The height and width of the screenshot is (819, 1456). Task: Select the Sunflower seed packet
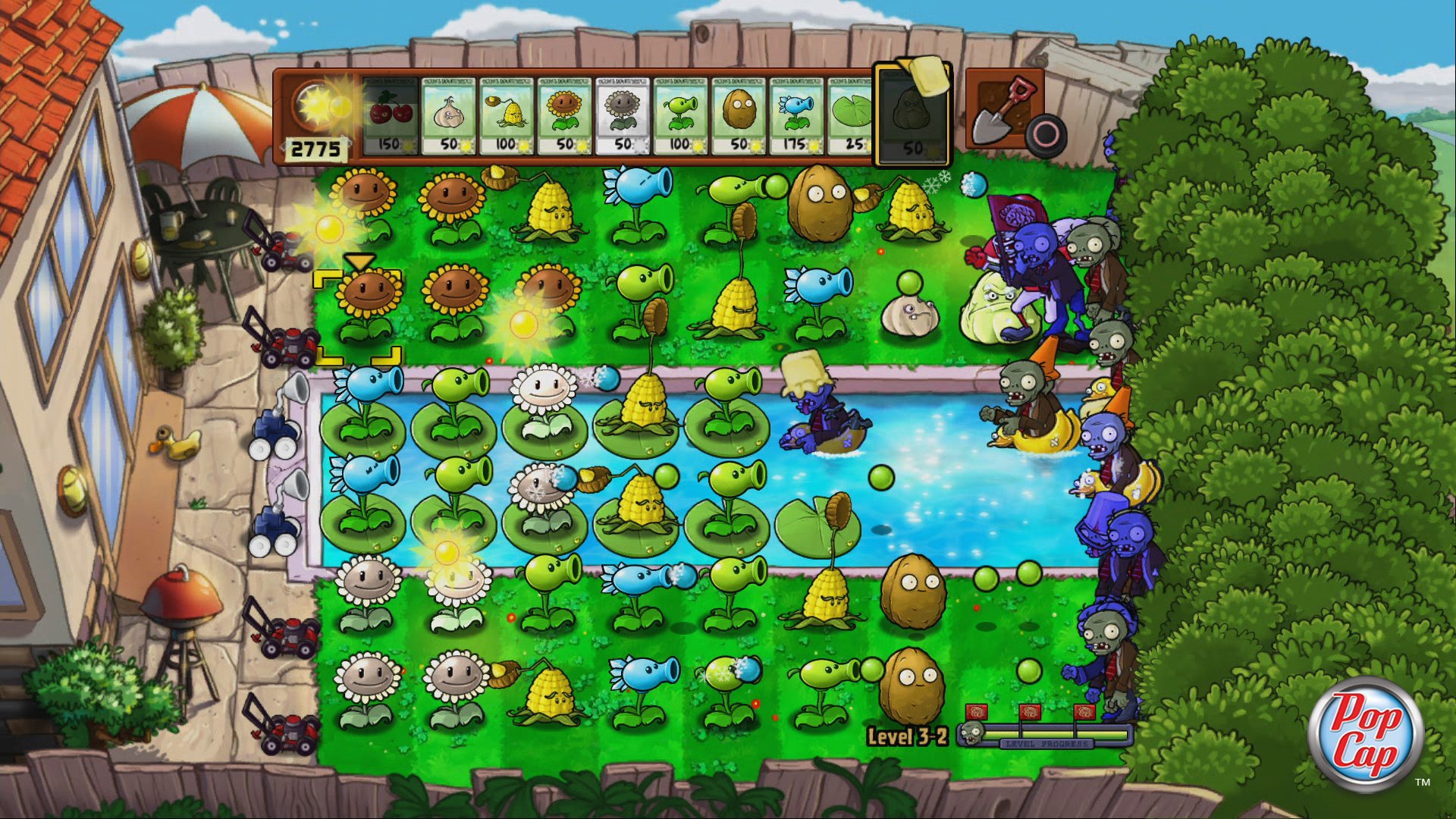[565, 114]
